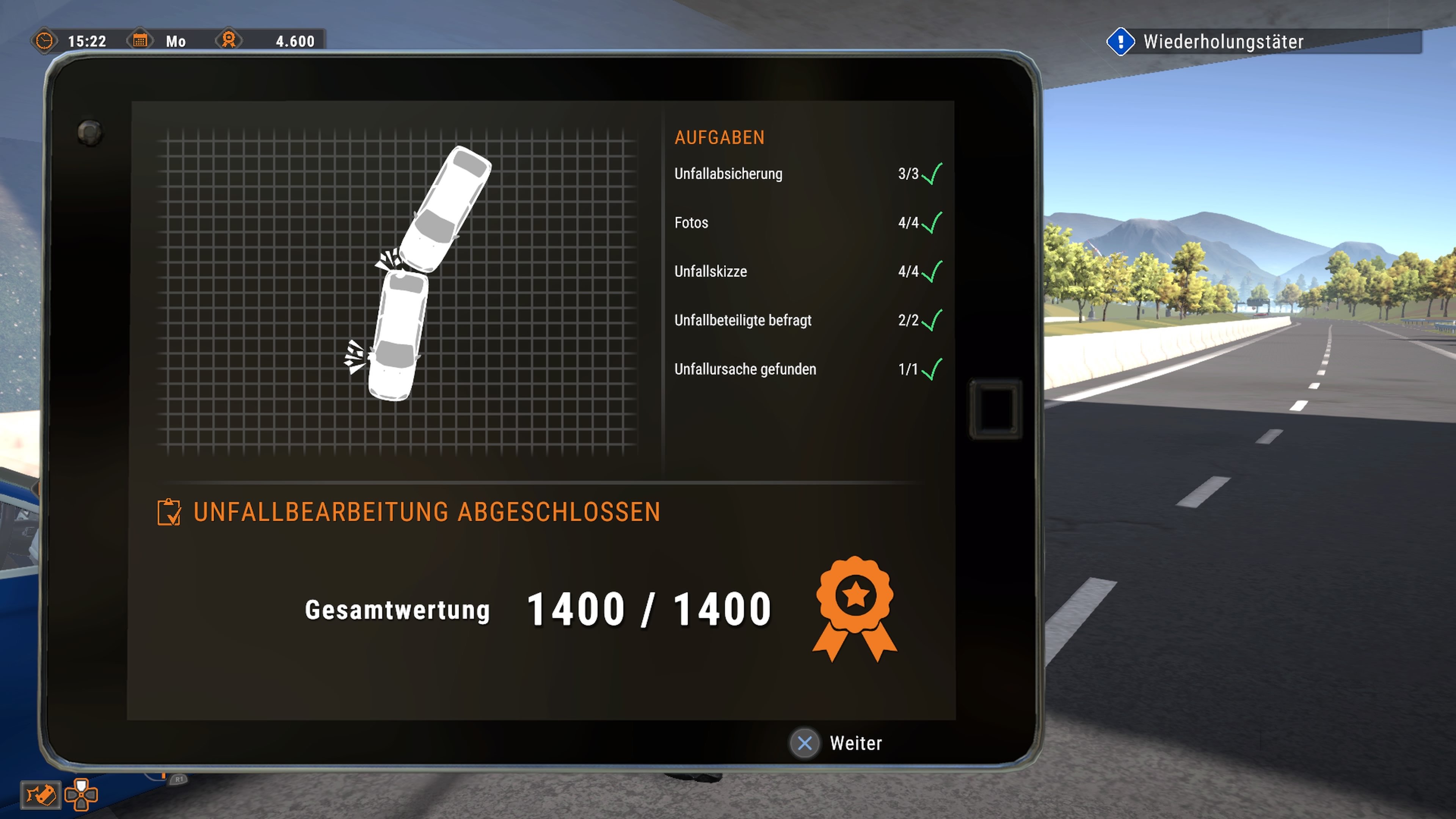Click the blue Wiederholungstäter alert icon
Image resolution: width=1456 pixels, height=819 pixels.
(x=1122, y=41)
